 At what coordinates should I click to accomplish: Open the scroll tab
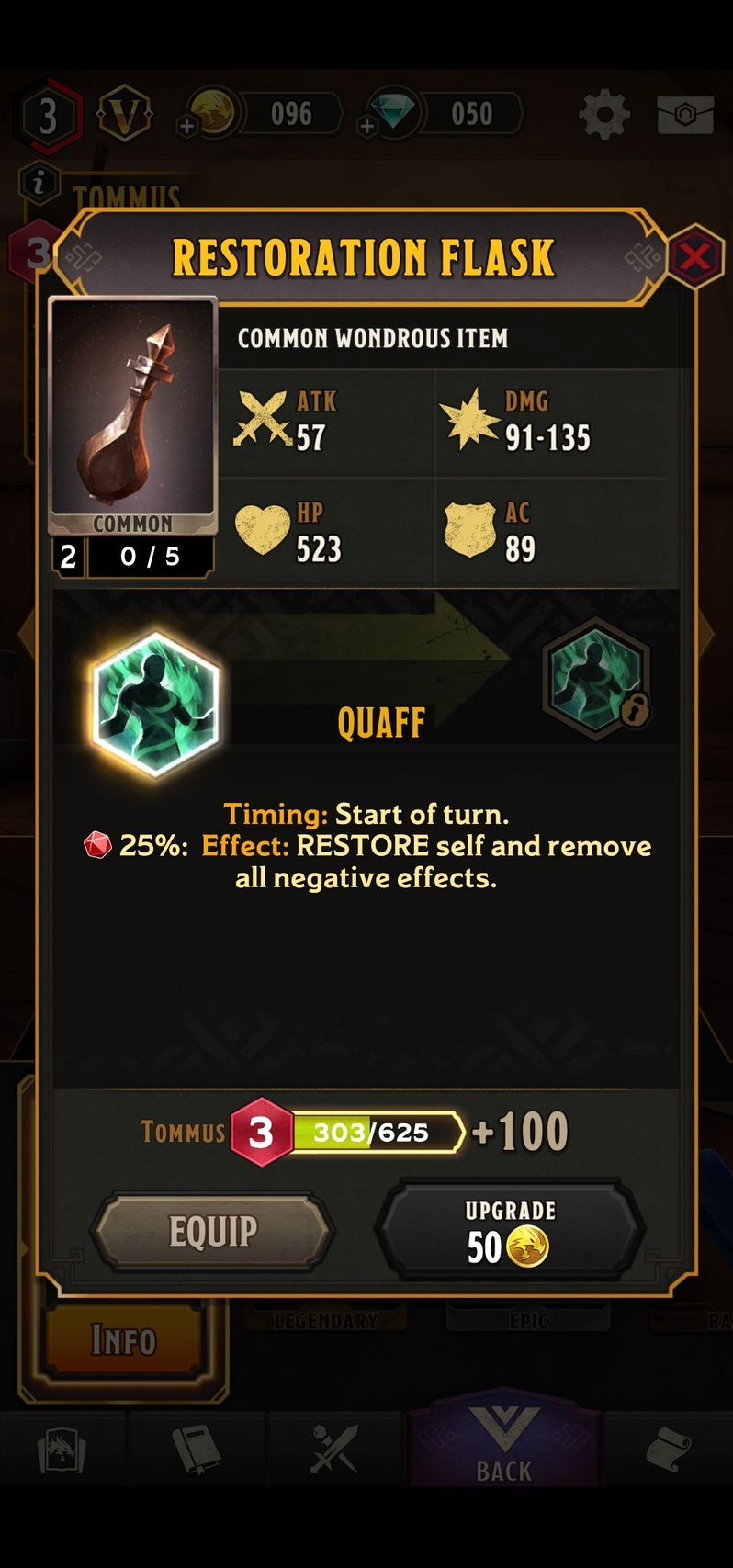(x=667, y=1450)
